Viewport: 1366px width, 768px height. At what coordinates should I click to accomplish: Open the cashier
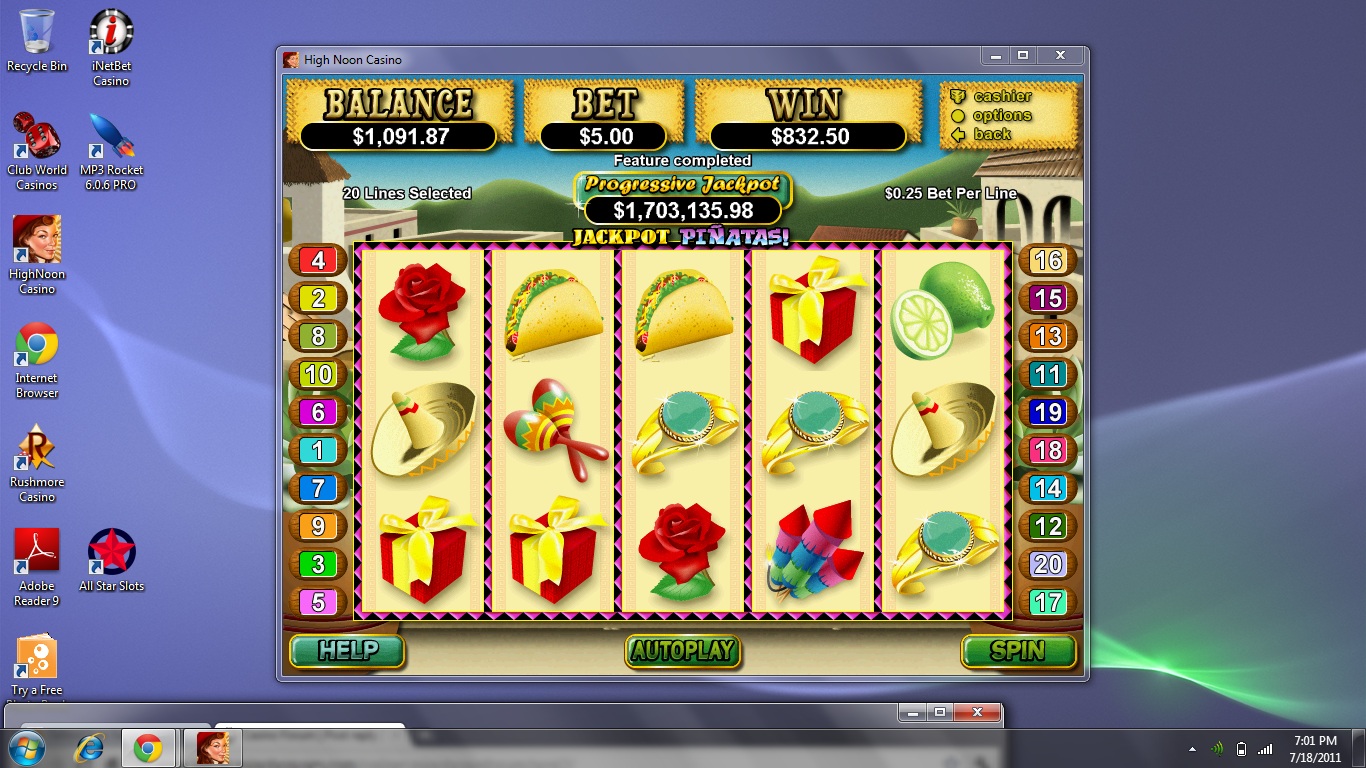[x=1001, y=96]
